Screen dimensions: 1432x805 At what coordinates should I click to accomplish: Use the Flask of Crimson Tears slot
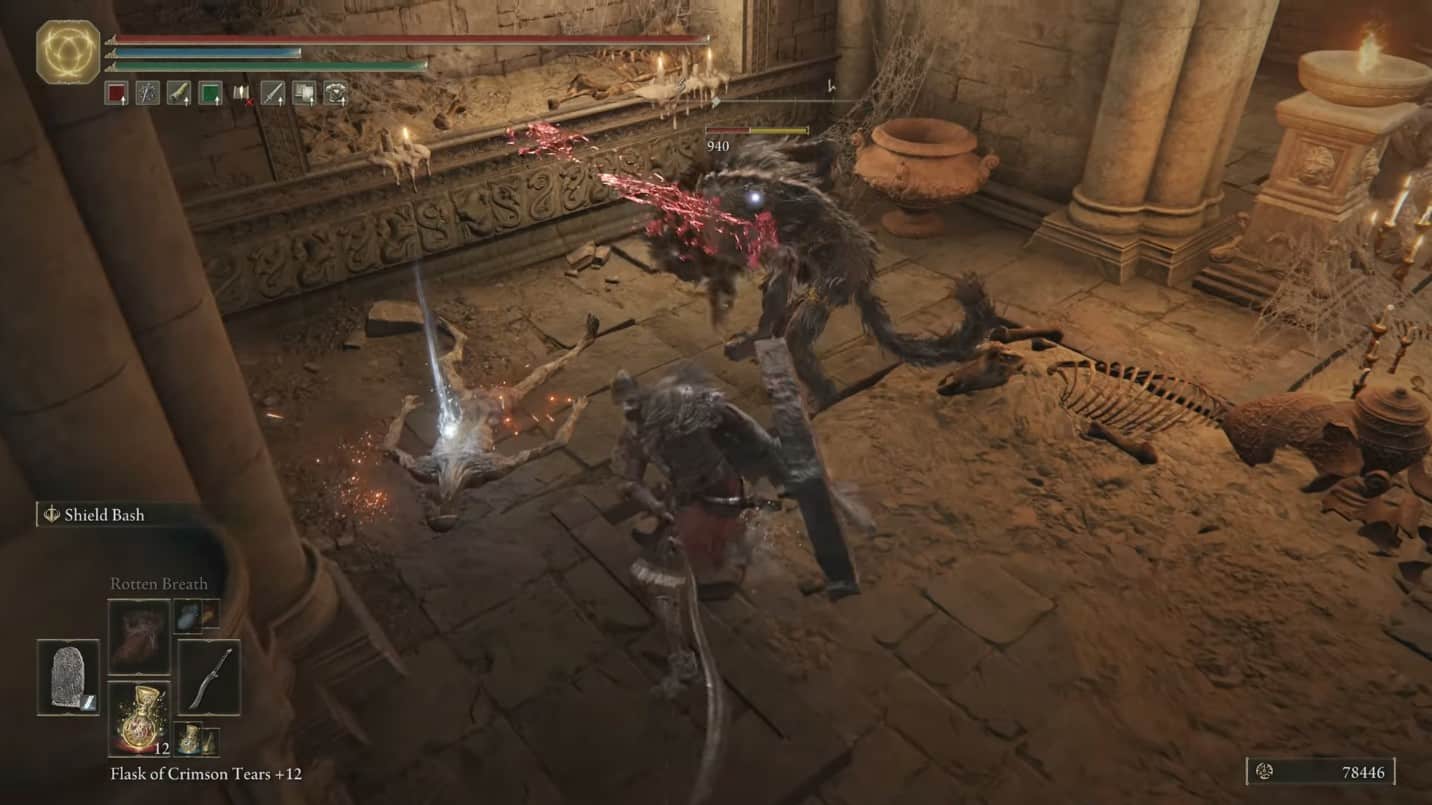coord(139,718)
